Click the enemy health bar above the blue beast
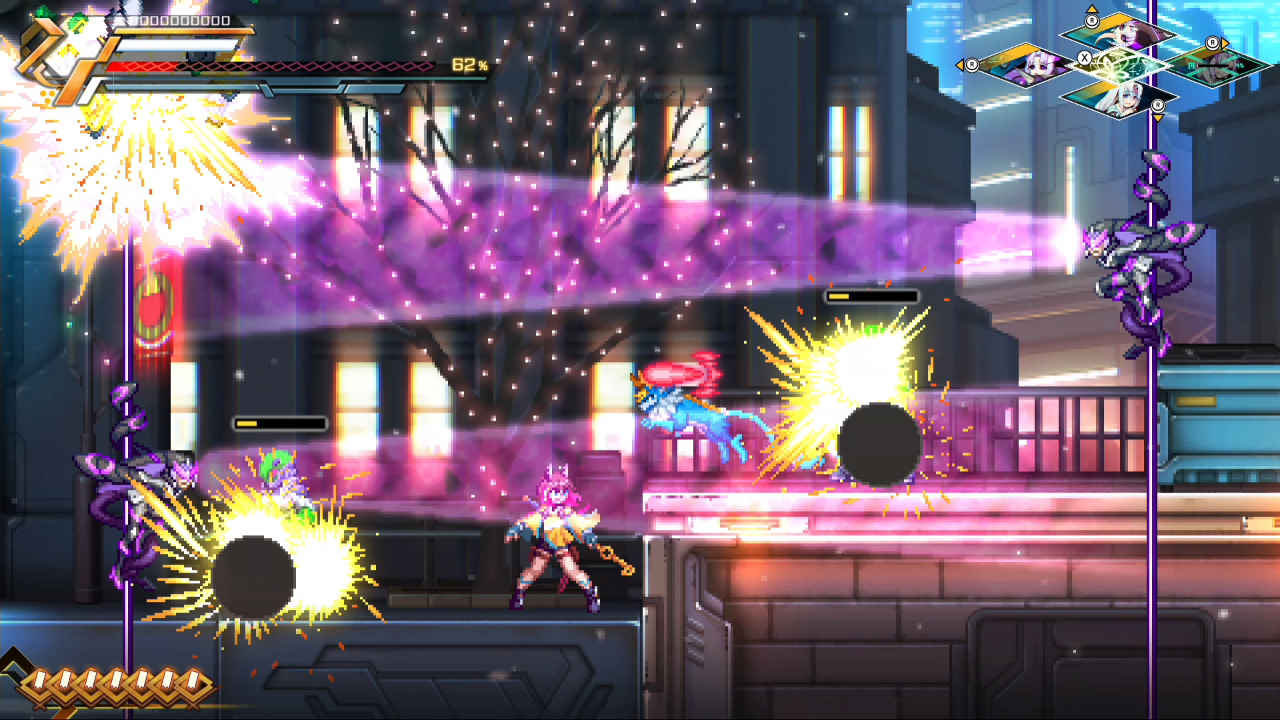 [870, 297]
